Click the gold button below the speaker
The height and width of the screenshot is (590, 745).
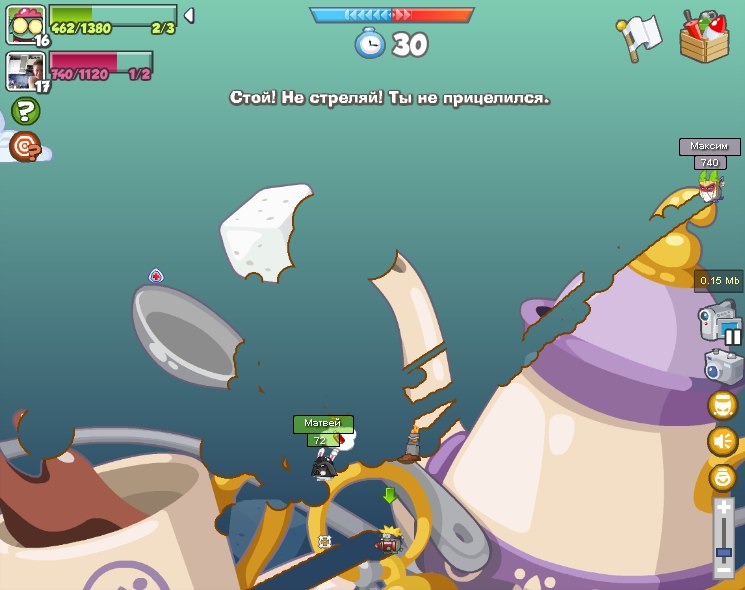point(722,477)
